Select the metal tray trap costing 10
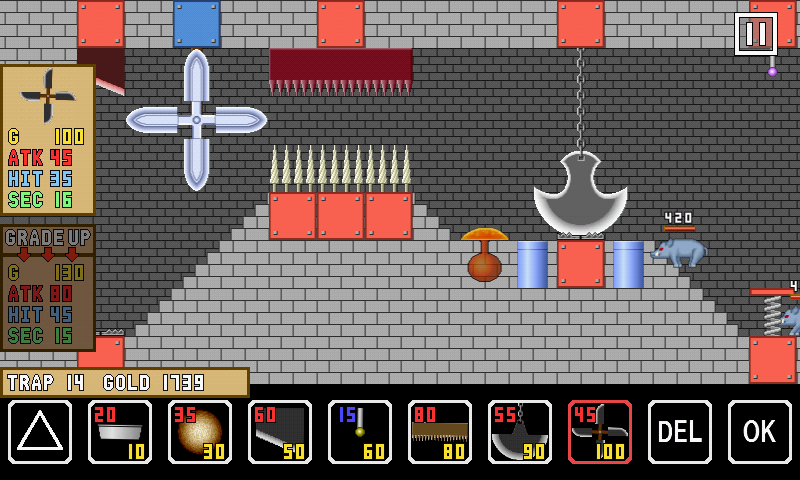Screen dimensions: 800x480 click(120, 432)
